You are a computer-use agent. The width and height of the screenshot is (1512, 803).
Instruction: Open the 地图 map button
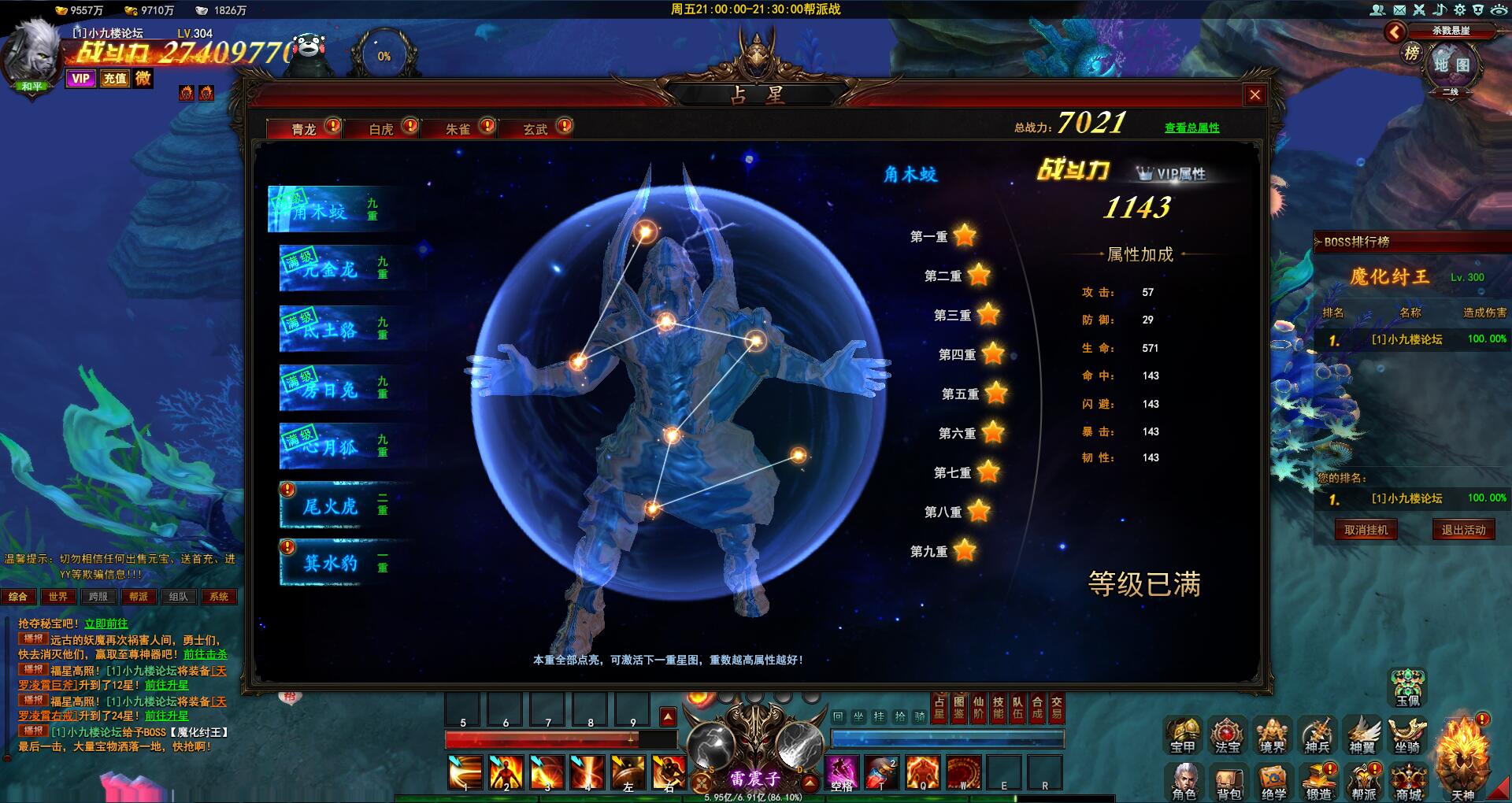[x=1451, y=65]
